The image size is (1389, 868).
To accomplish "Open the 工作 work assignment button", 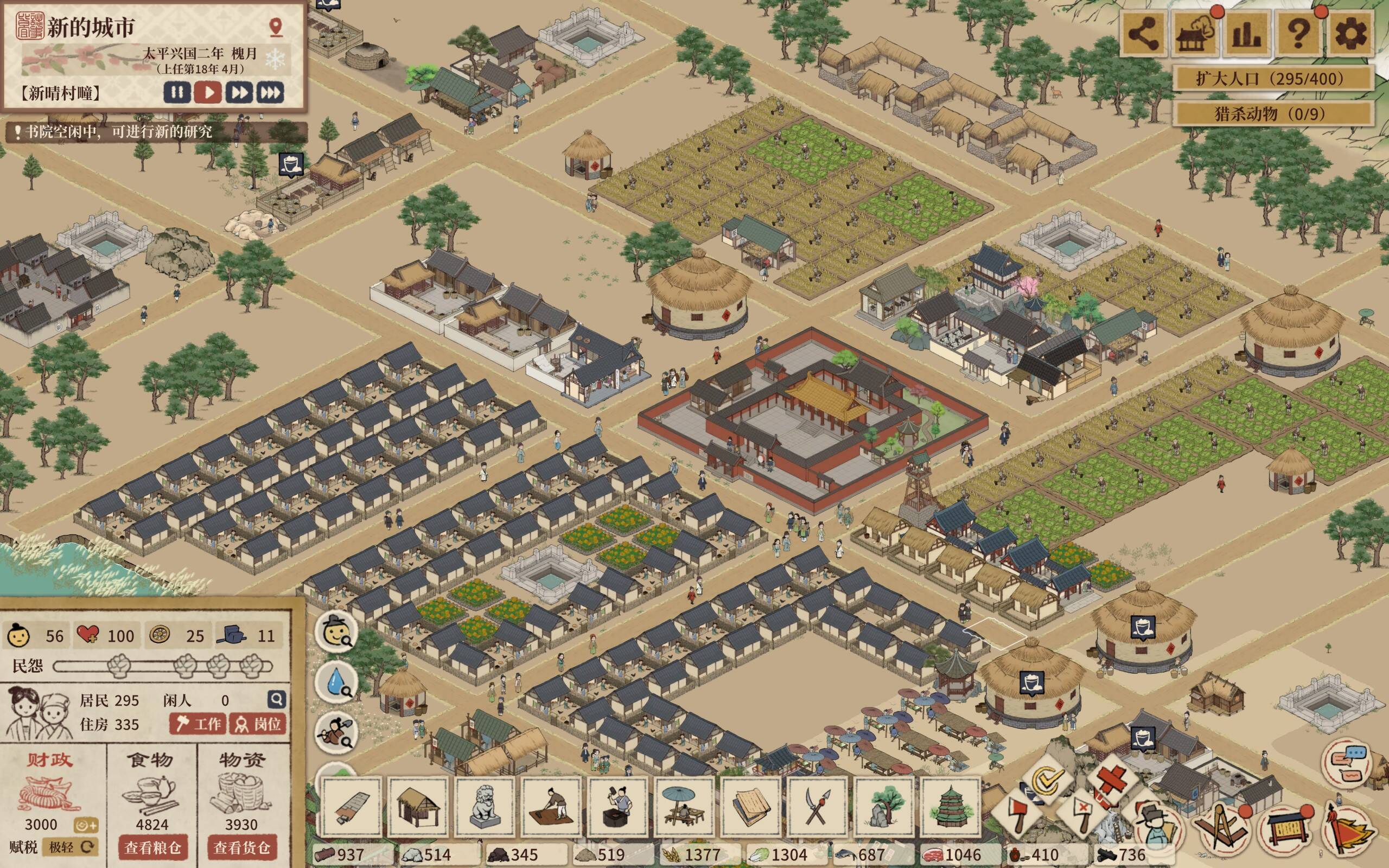I will click(x=199, y=724).
